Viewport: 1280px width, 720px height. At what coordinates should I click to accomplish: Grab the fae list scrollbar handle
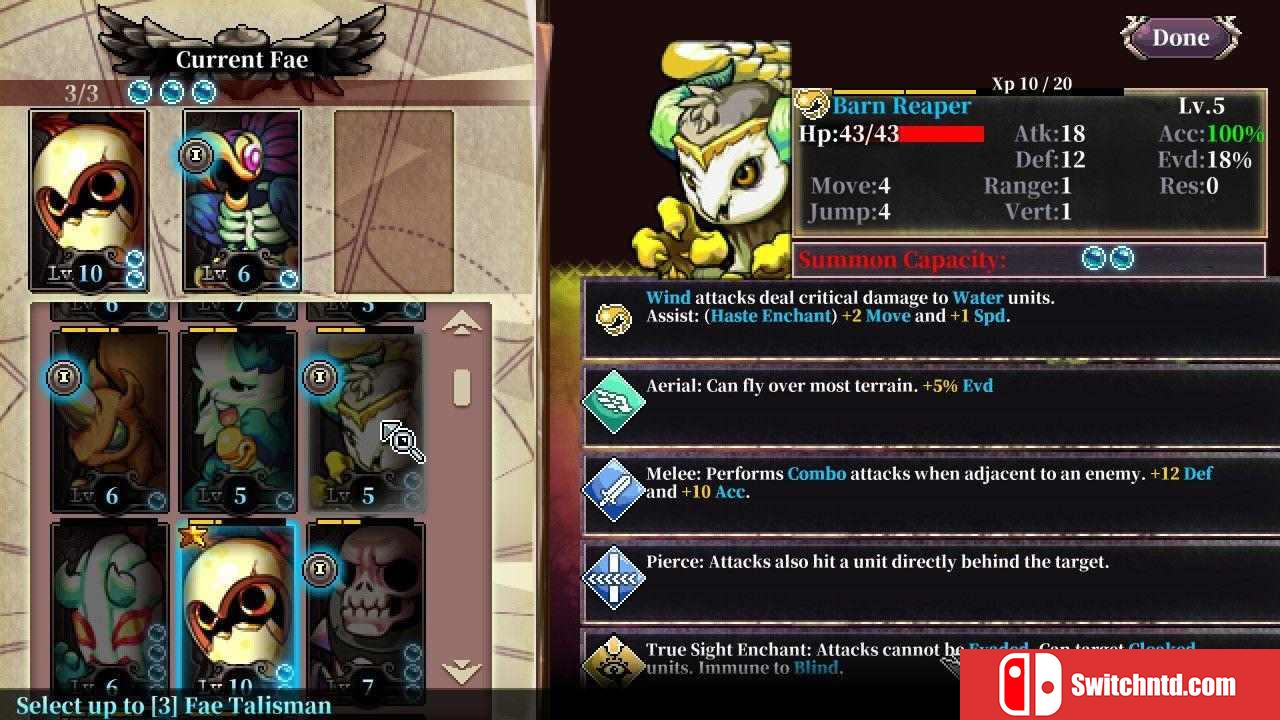(x=461, y=387)
